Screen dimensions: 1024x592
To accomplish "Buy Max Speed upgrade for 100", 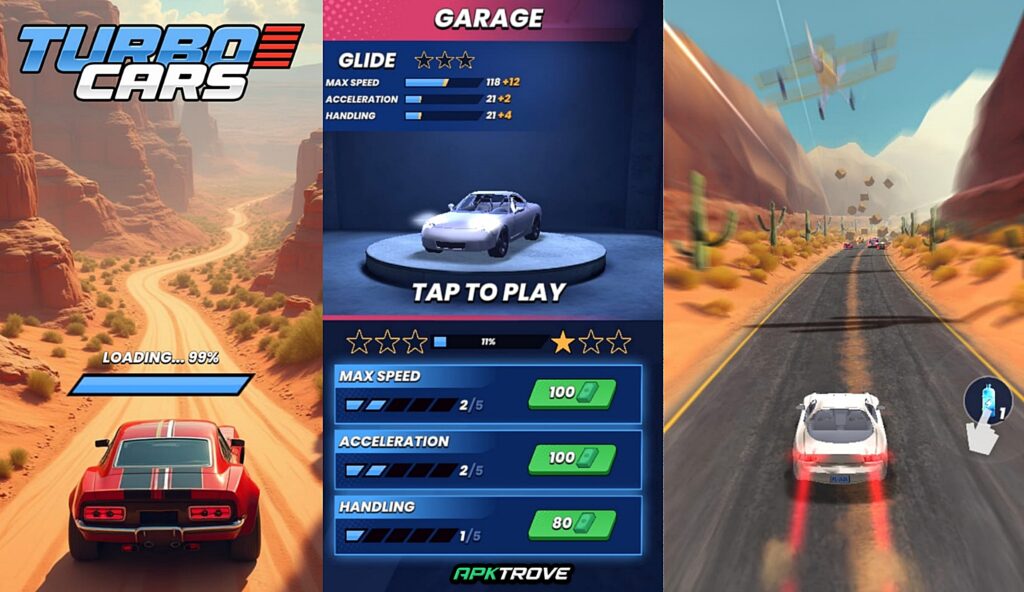I will [x=572, y=393].
